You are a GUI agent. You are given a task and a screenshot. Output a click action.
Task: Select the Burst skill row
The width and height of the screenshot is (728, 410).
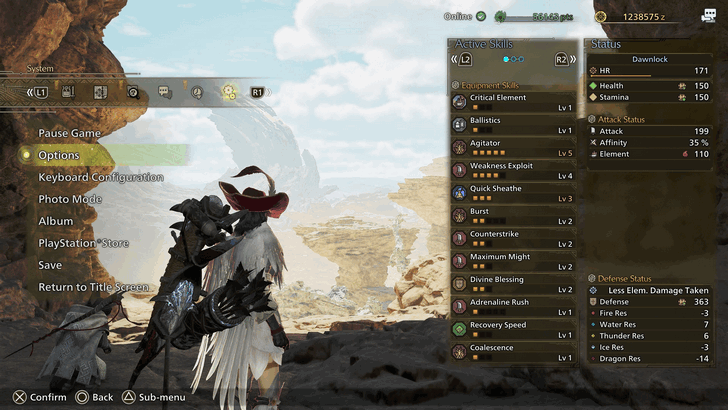tap(513, 216)
